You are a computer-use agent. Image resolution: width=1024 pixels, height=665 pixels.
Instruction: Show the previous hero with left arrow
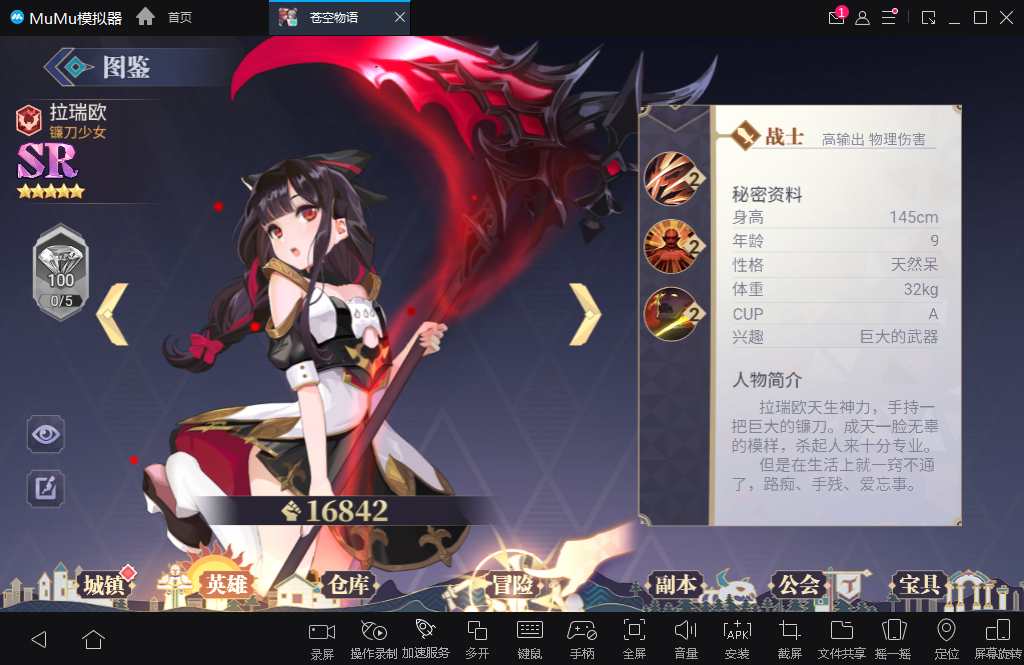[112, 314]
